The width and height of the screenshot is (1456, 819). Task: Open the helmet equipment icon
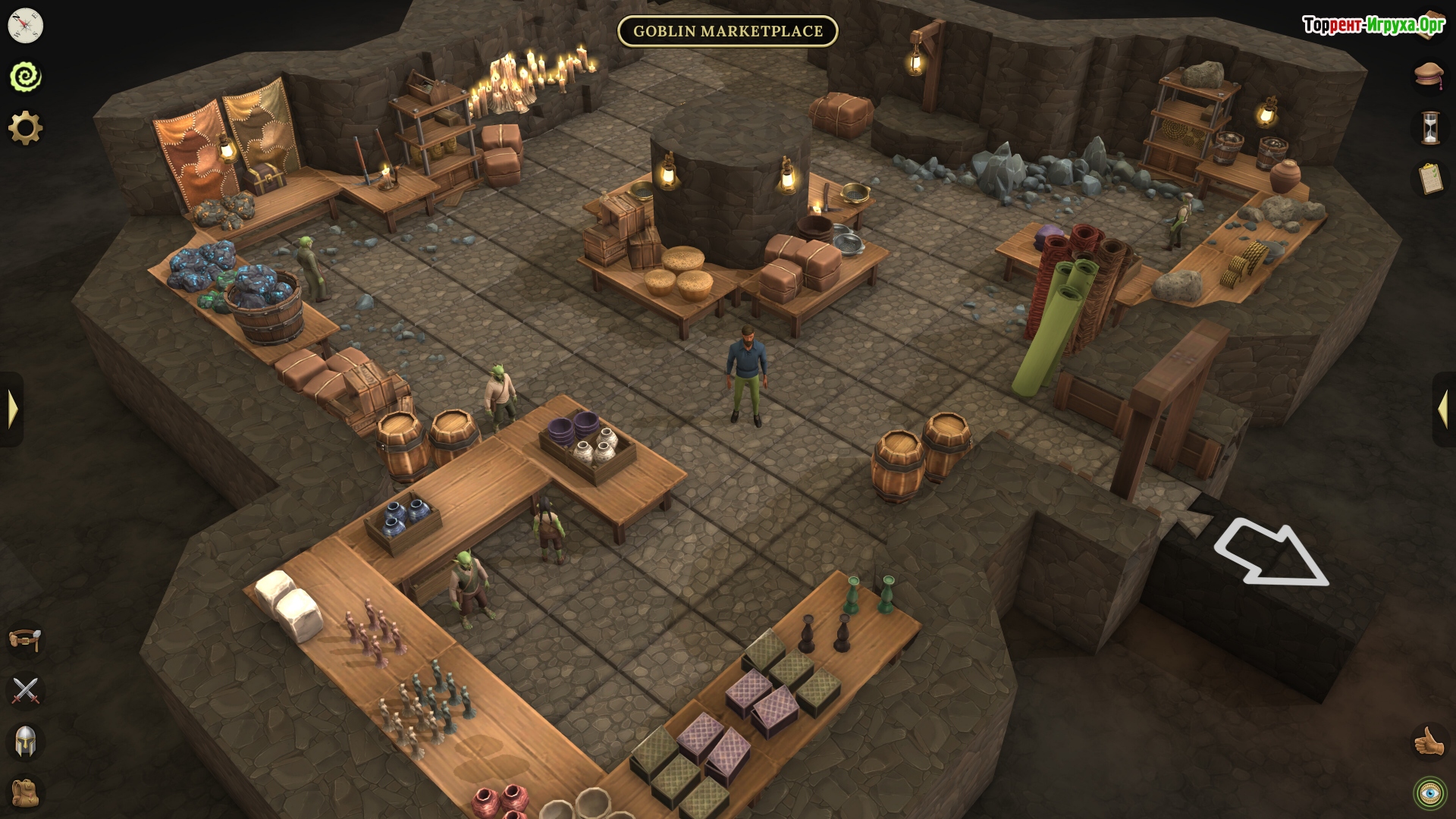click(x=26, y=742)
